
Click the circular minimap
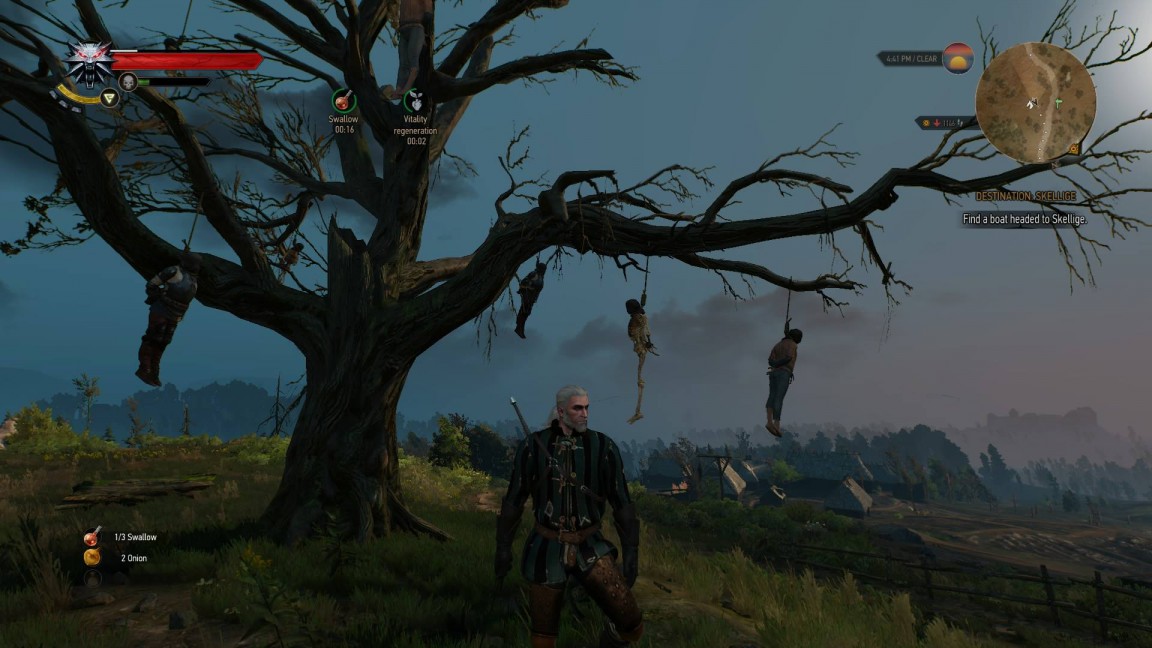(x=1035, y=102)
